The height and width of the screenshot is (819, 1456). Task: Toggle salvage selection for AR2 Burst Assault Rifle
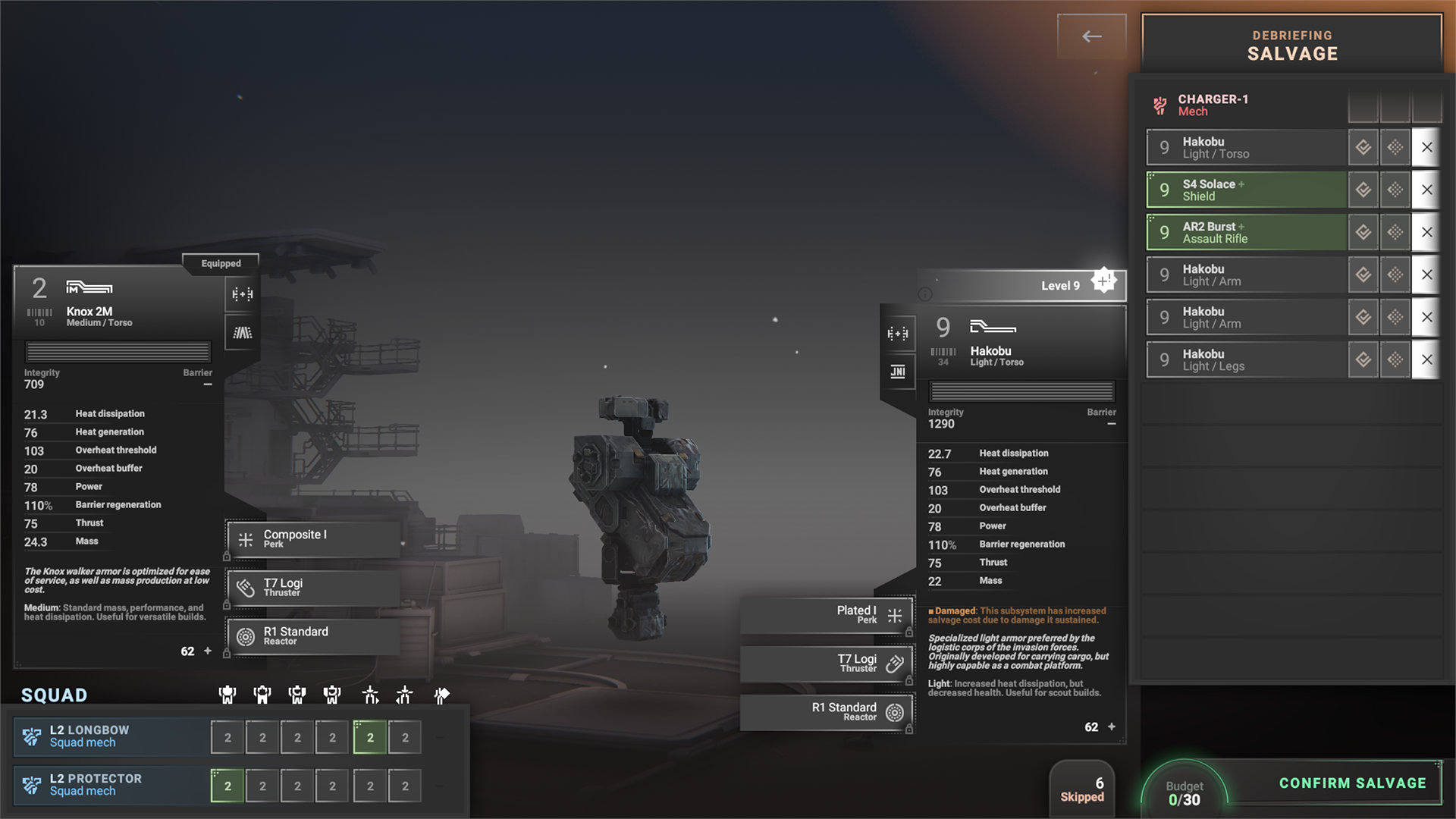click(1244, 232)
